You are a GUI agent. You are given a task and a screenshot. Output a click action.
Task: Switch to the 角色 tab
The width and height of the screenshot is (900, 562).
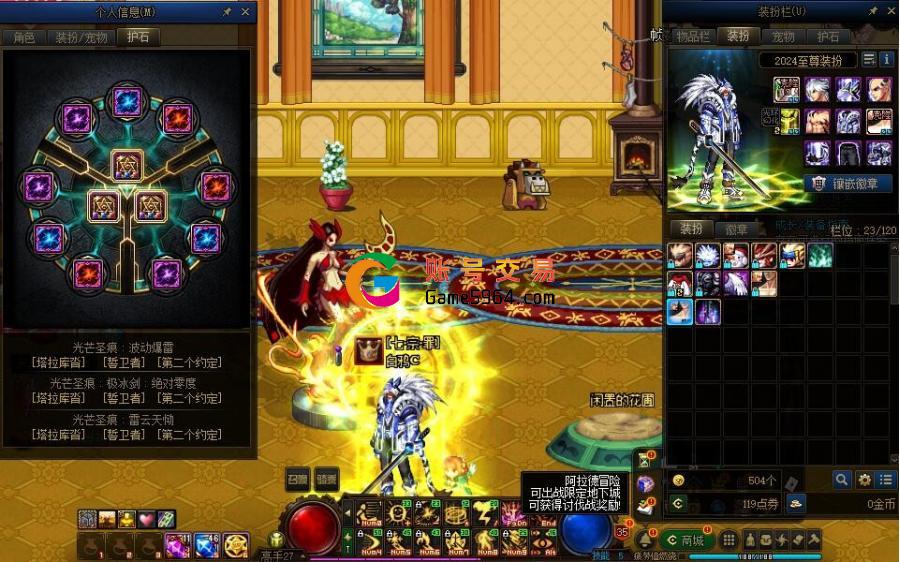[24, 37]
